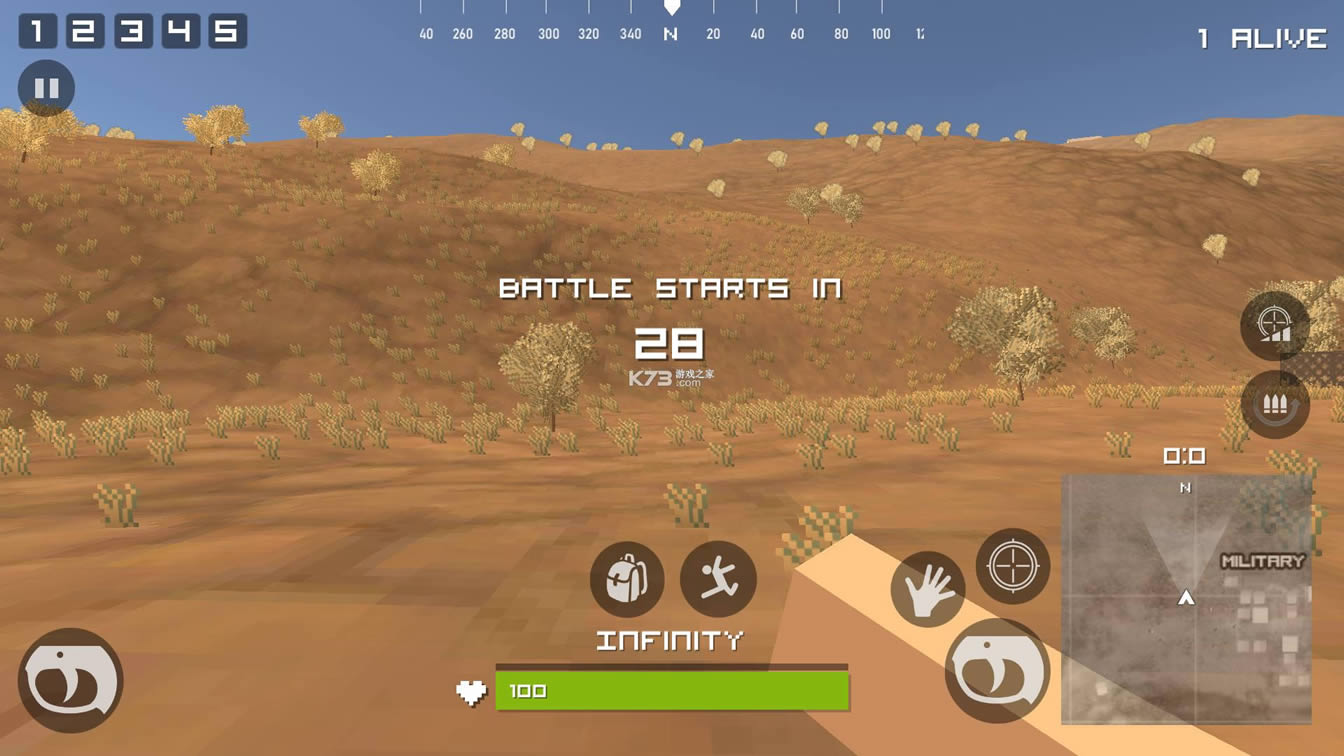Tap the green health bar
Screen dimensions: 1344x756
(673, 690)
